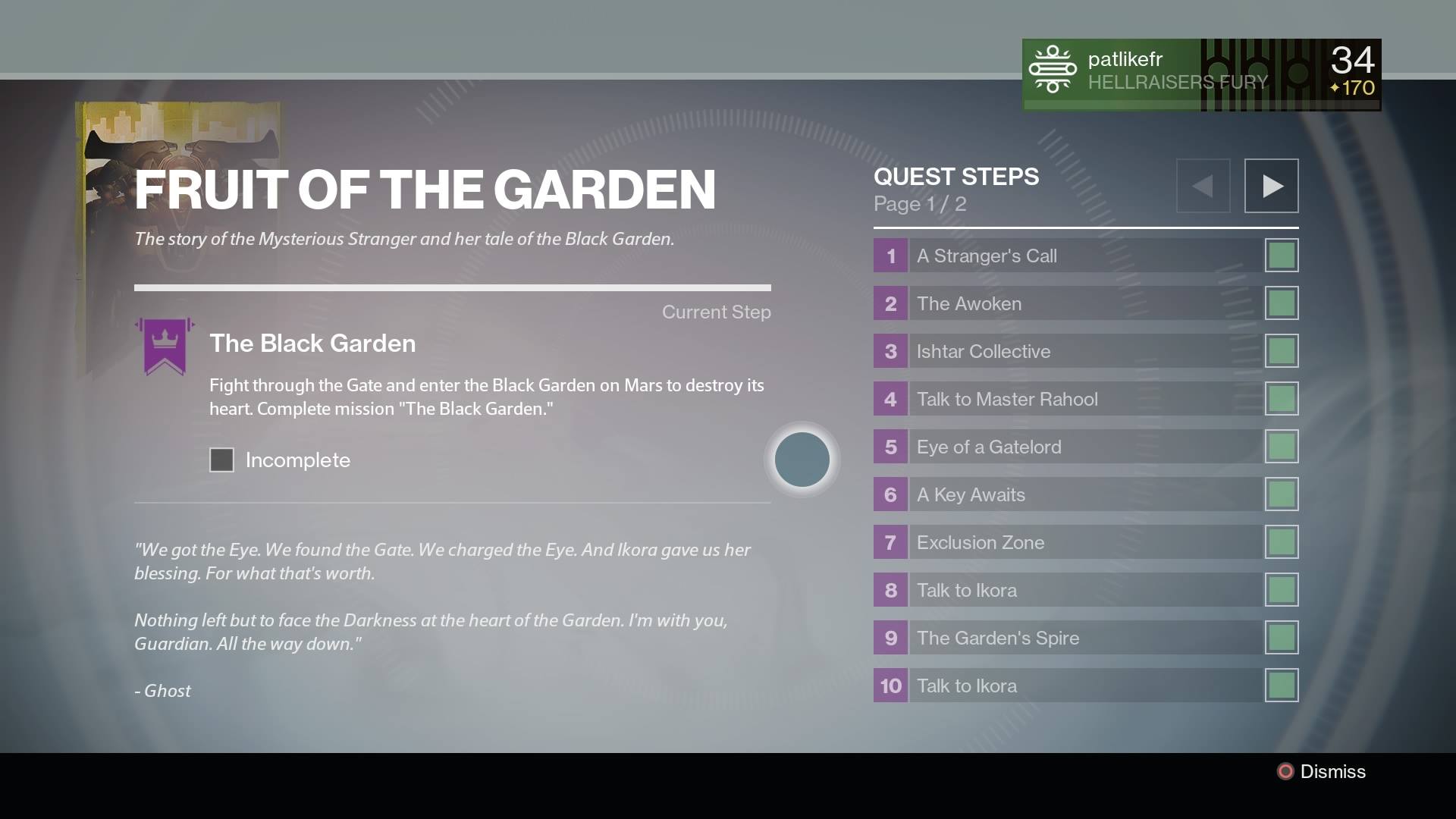
Task: Select the A Key Awaits quest step
Action: click(971, 494)
